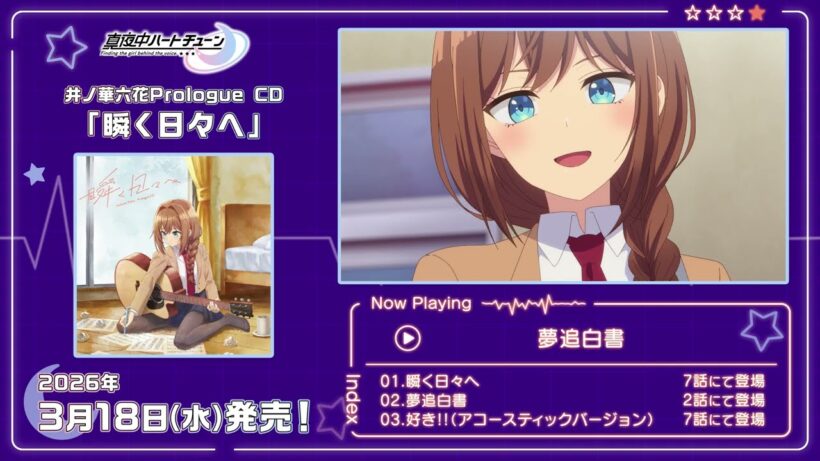The height and width of the screenshot is (461, 820).
Task: Open the anime scene preview panel
Action: [x=563, y=156]
